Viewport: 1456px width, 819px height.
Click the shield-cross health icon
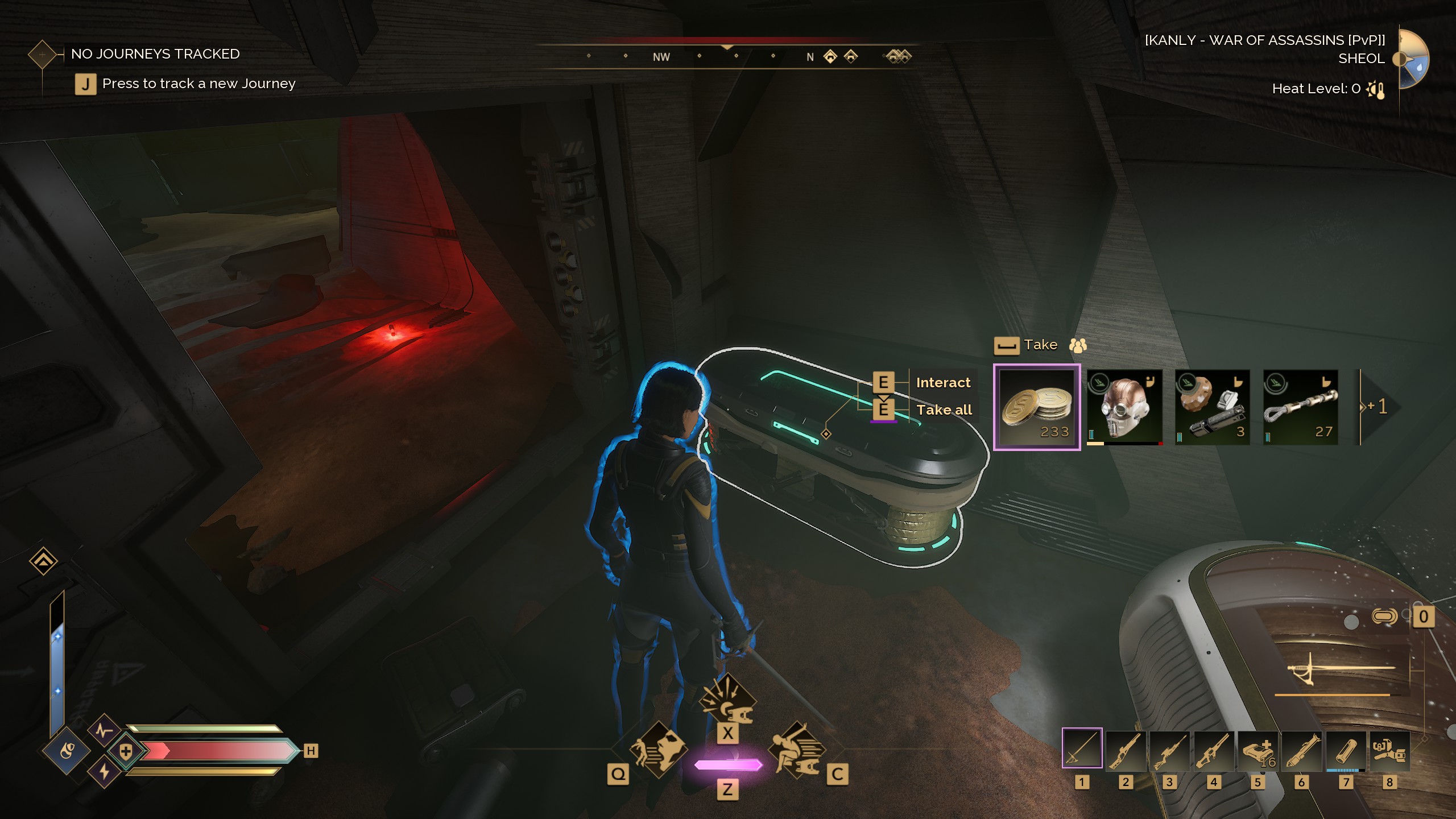pos(126,751)
